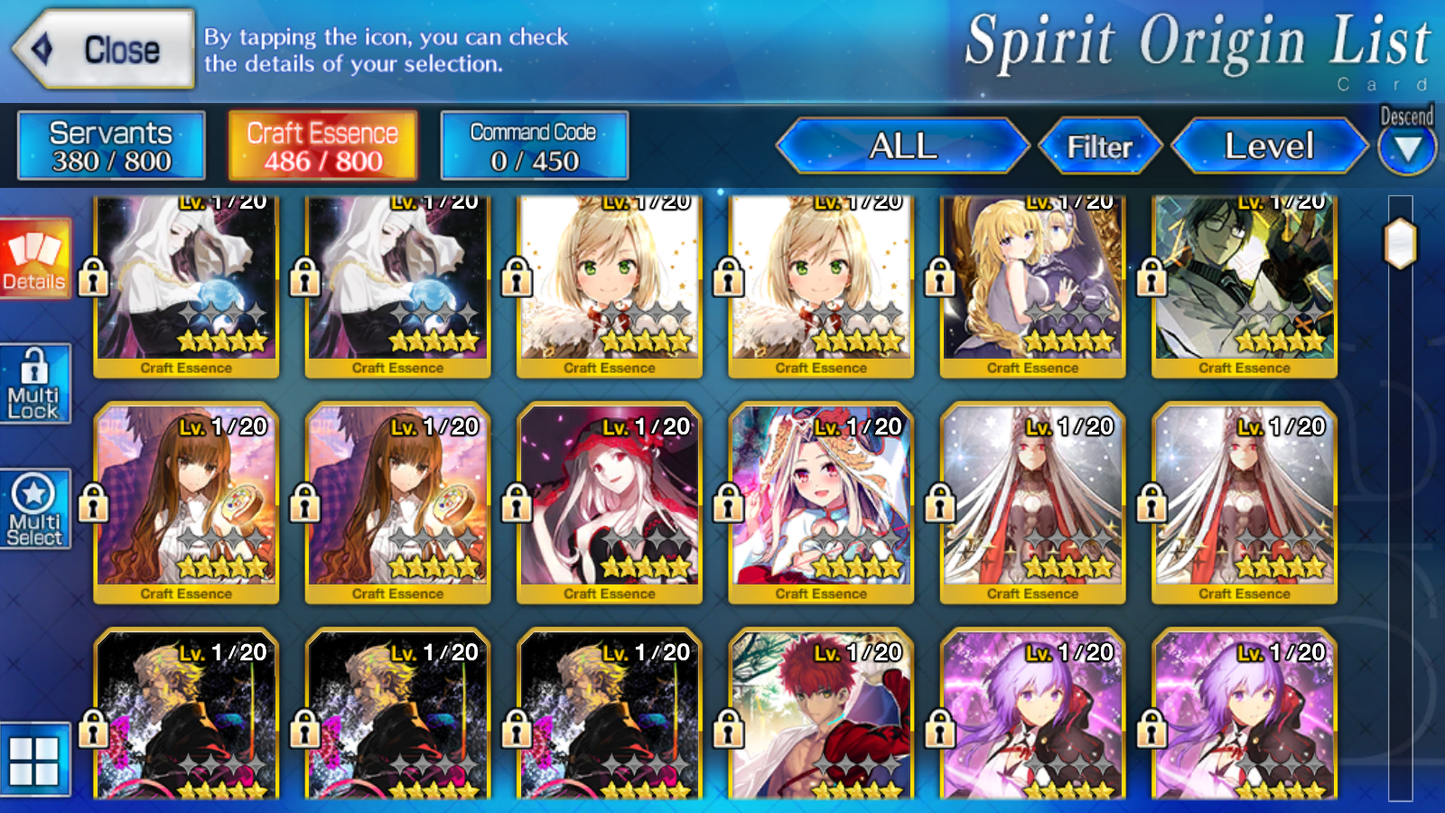The height and width of the screenshot is (813, 1445).
Task: Select the Multi Lock tool
Action: (34, 383)
